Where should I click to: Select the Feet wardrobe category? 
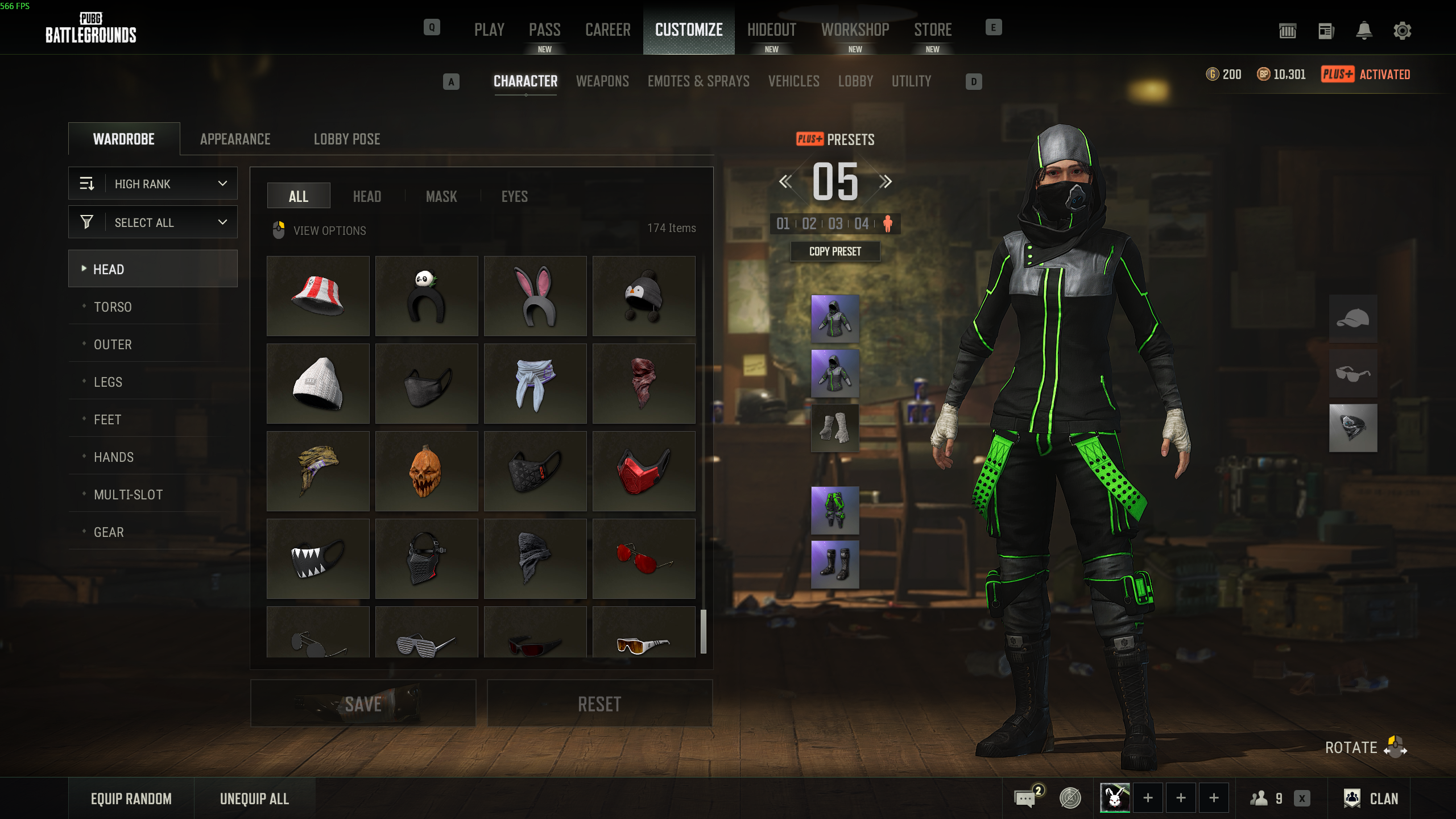point(107,420)
